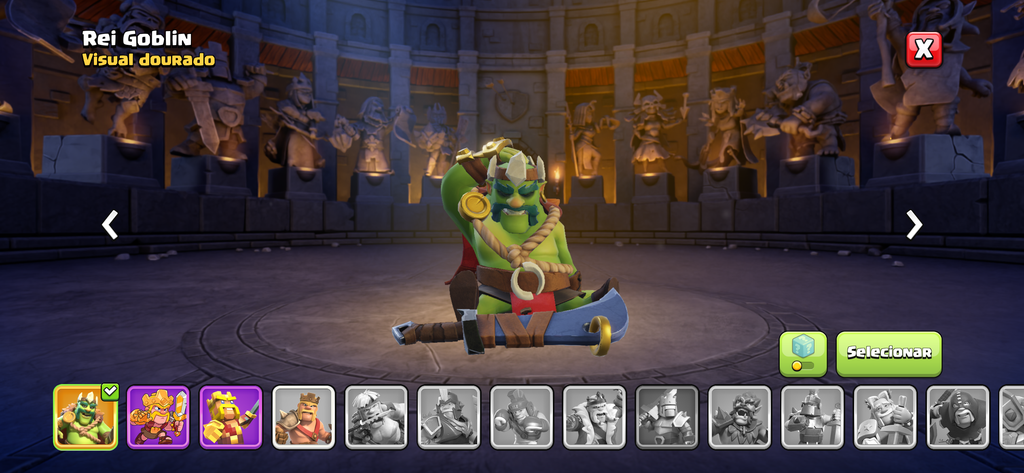Confirm the skin with the Selecionar button

point(889,353)
